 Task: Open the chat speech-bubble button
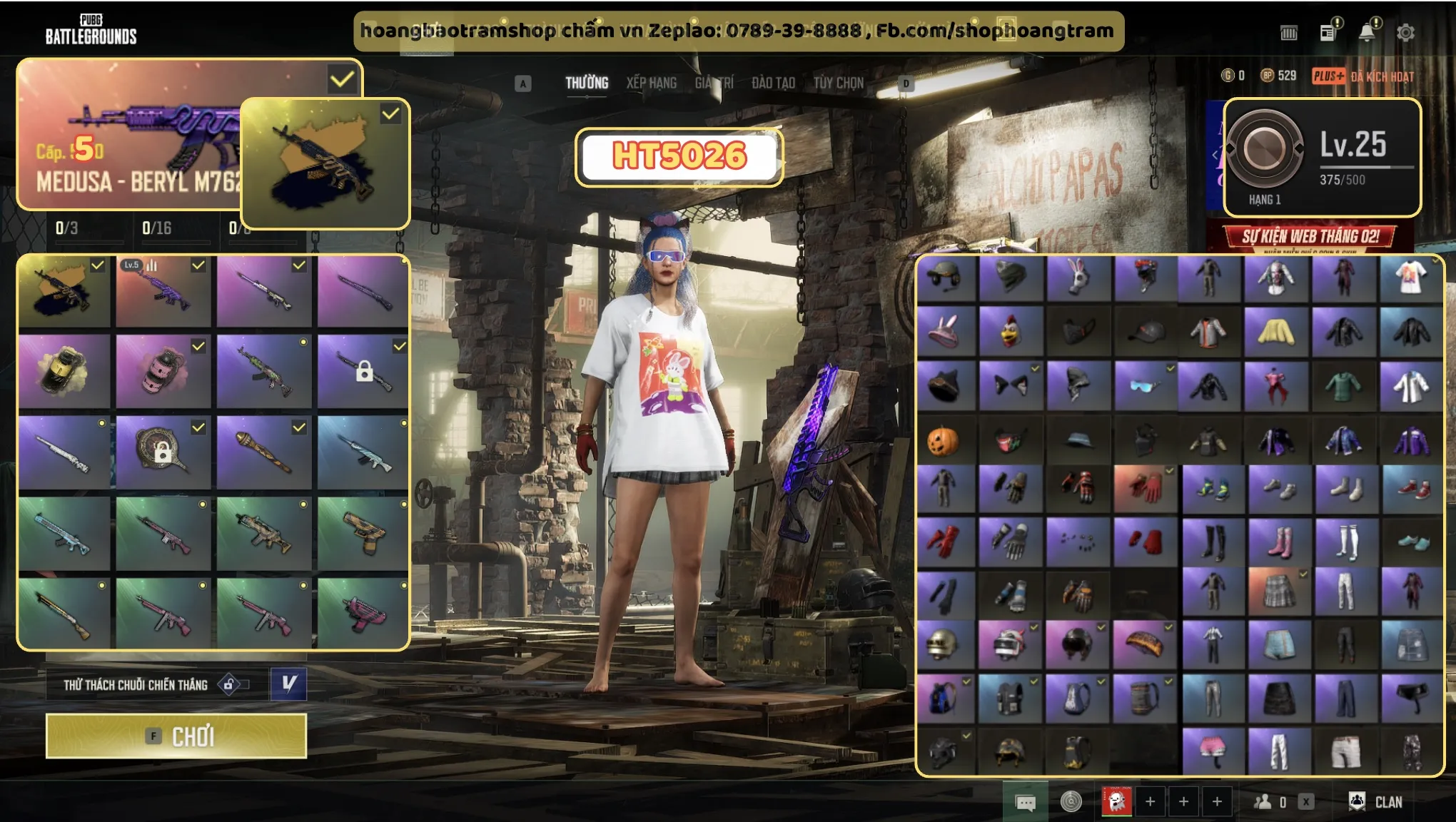click(1025, 803)
